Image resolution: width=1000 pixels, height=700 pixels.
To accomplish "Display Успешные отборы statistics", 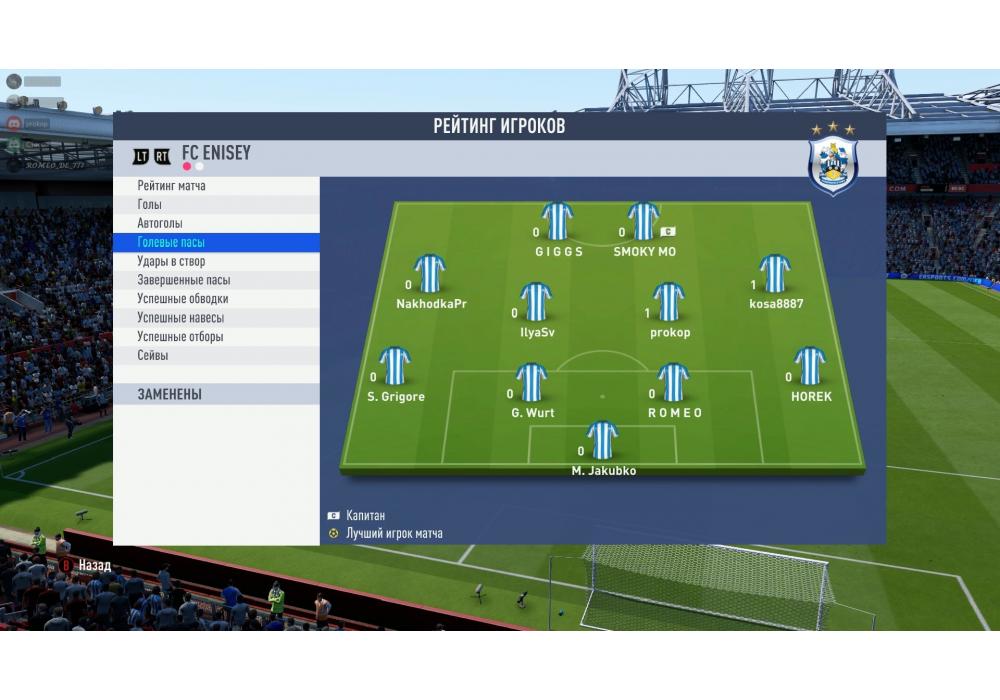I will (x=180, y=337).
